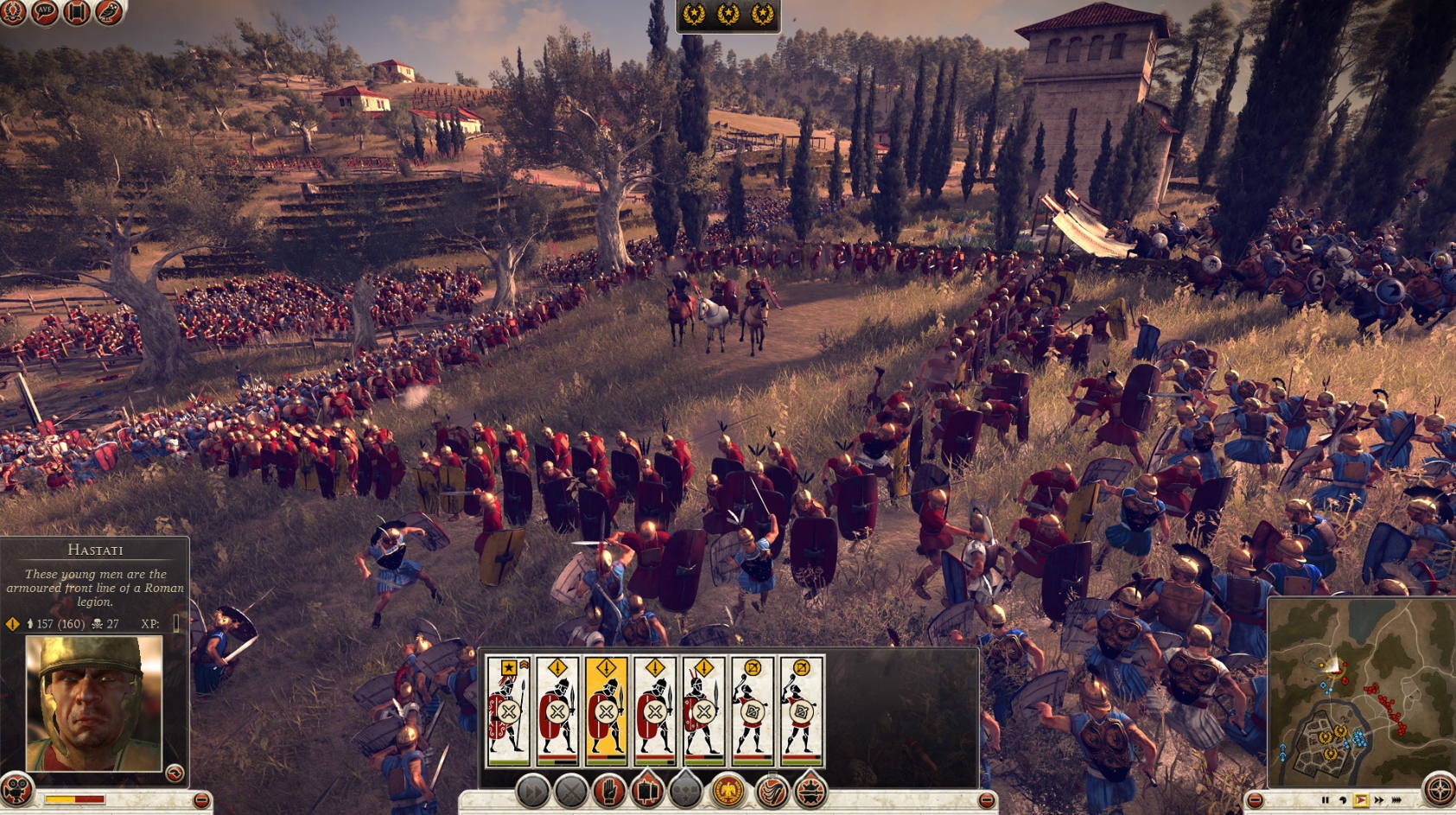1456x815 pixels.
Task: Pause the battle with the pause button
Action: click(x=1326, y=799)
